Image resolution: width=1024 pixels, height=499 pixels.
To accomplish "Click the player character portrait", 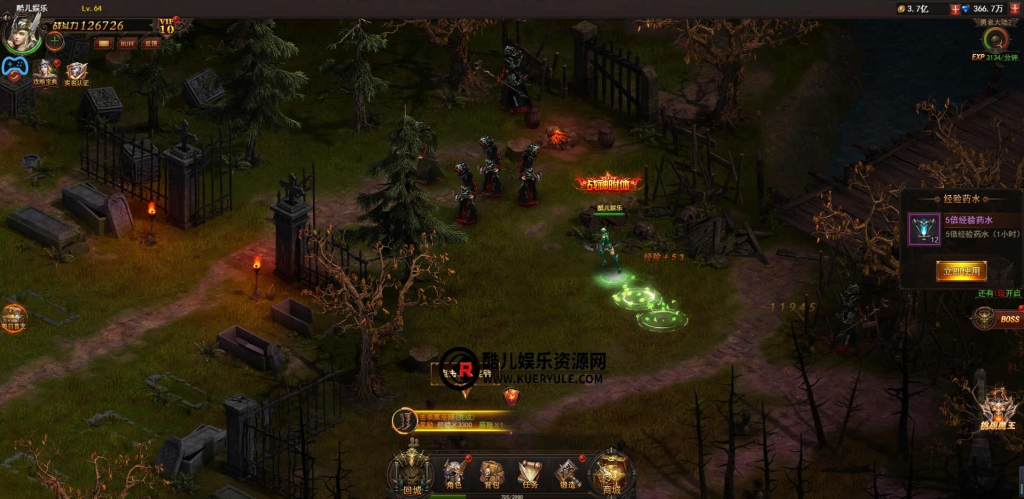I will [20, 33].
